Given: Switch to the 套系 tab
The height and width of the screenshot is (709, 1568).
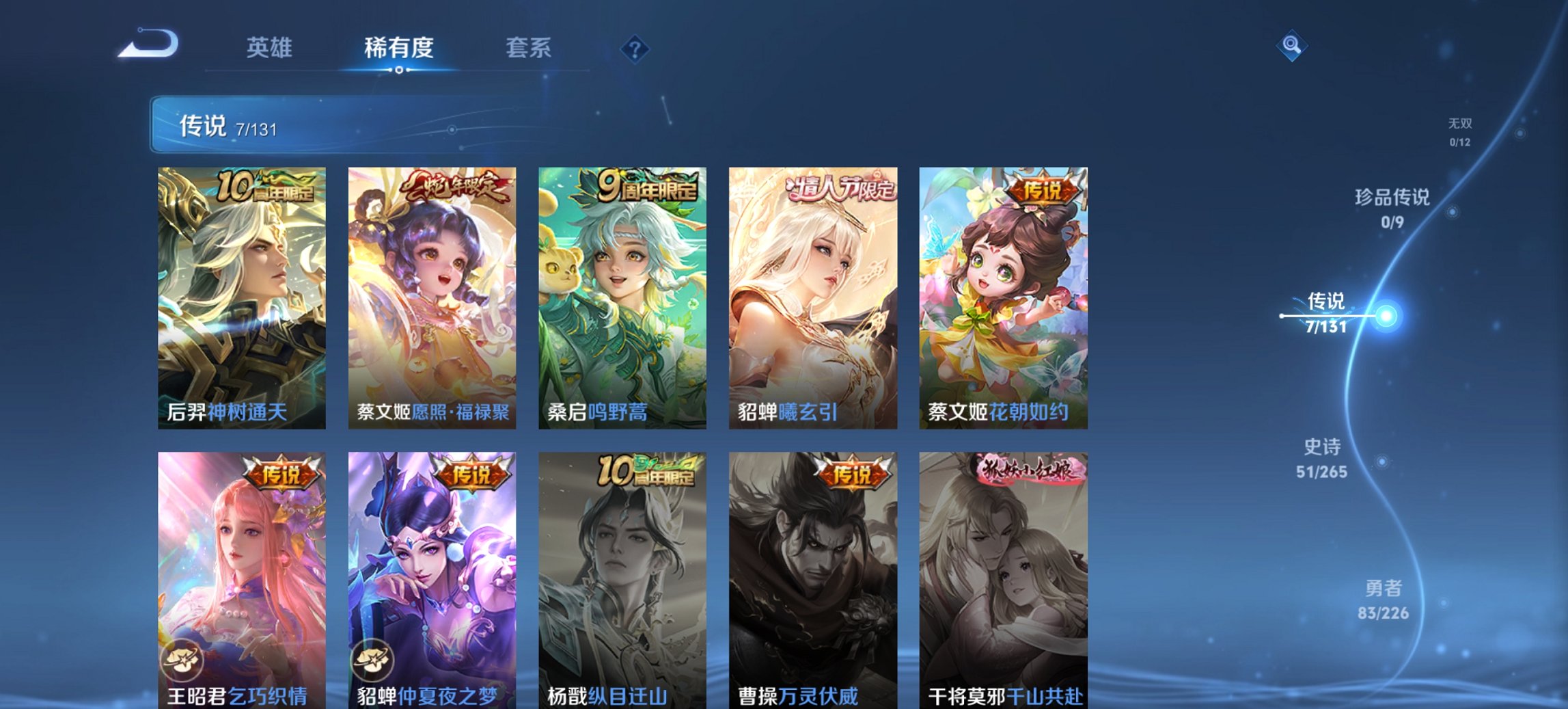Looking at the screenshot, I should point(529,48).
